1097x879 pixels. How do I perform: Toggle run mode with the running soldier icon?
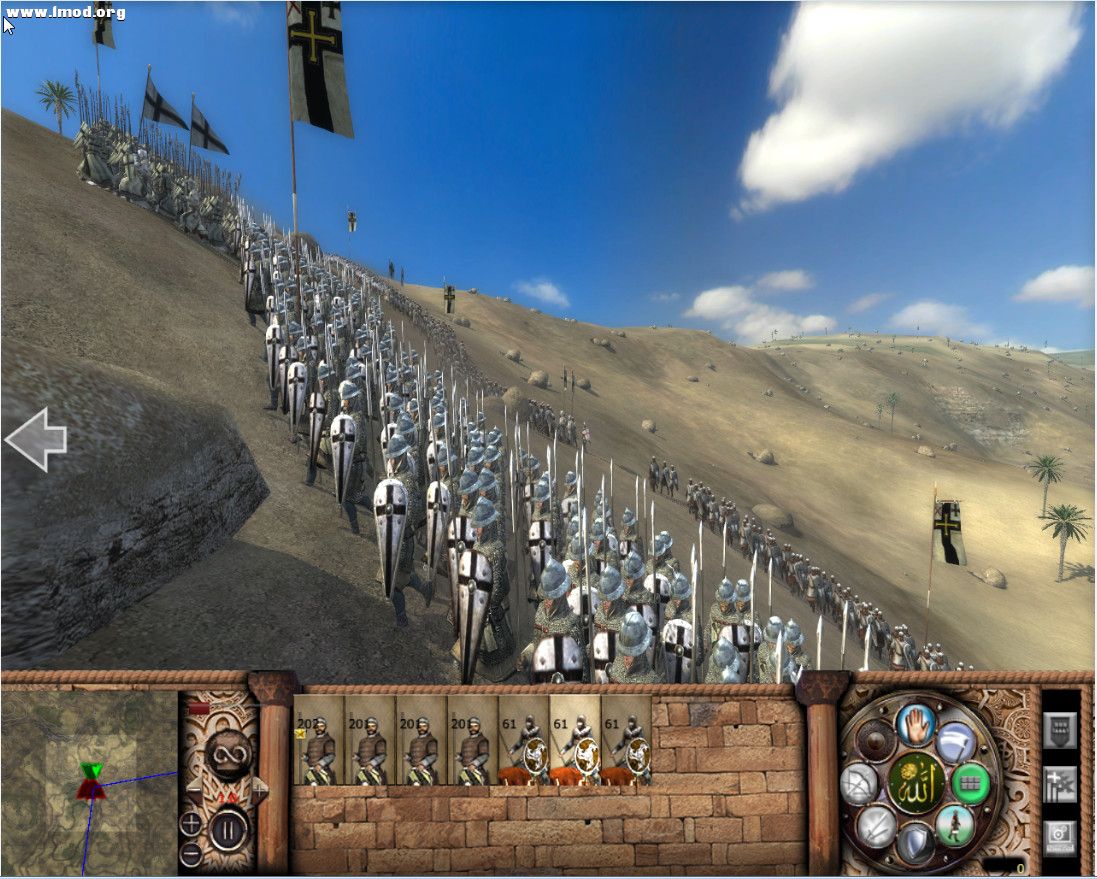pos(955,825)
